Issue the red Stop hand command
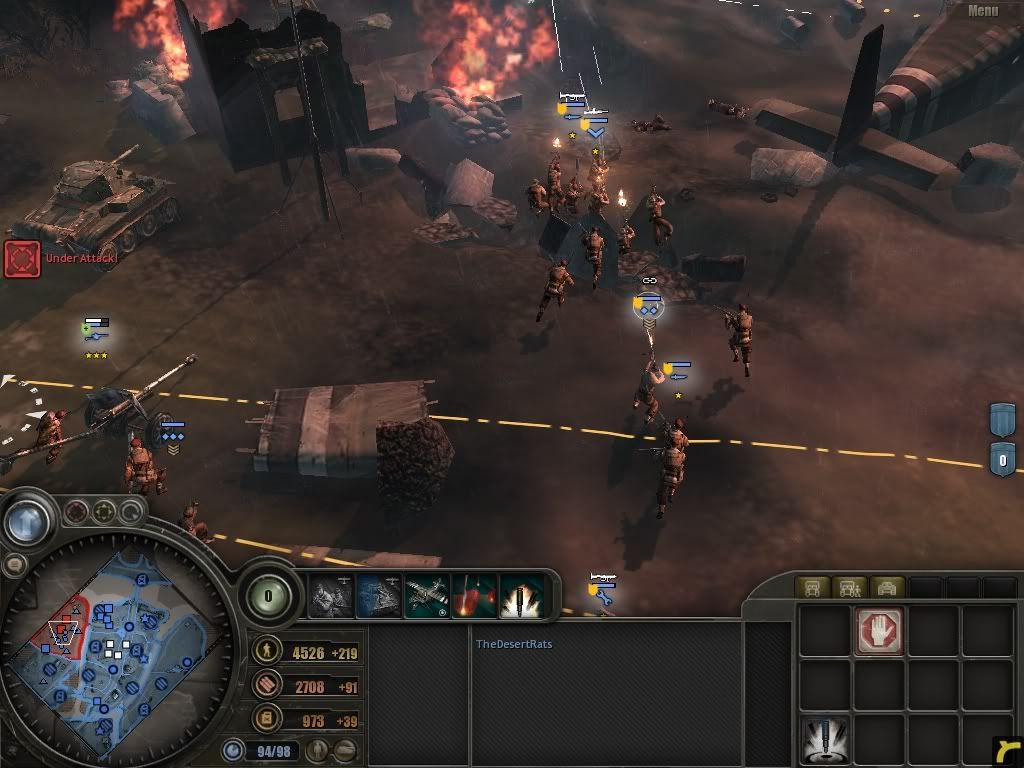Viewport: 1024px width, 768px height. [879, 631]
